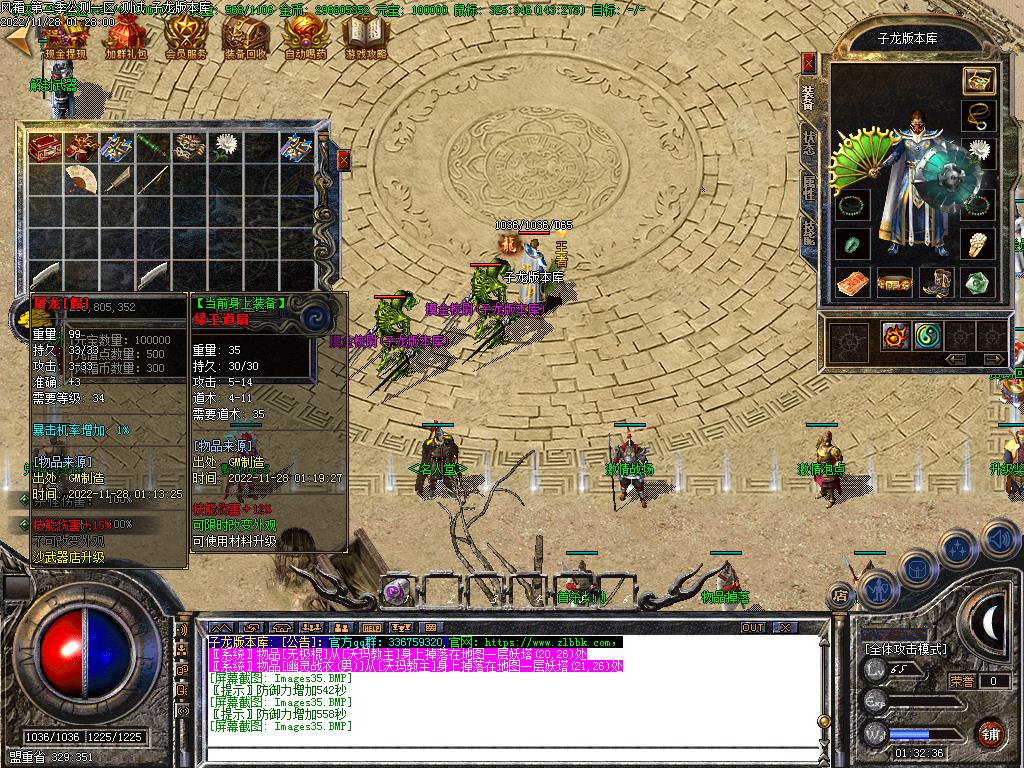The width and height of the screenshot is (1024, 768).
Task: Open the 装备回收 equipment recycling
Action: tap(244, 39)
